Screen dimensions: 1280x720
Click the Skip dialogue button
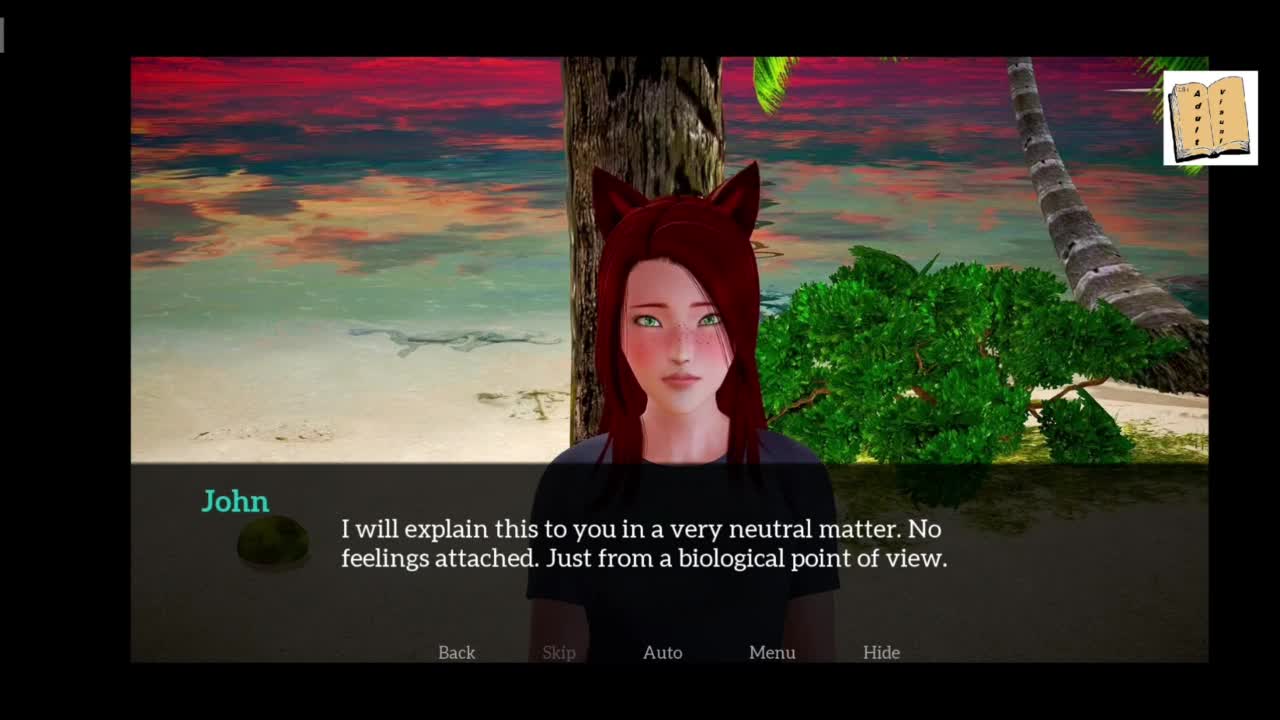[x=559, y=652]
